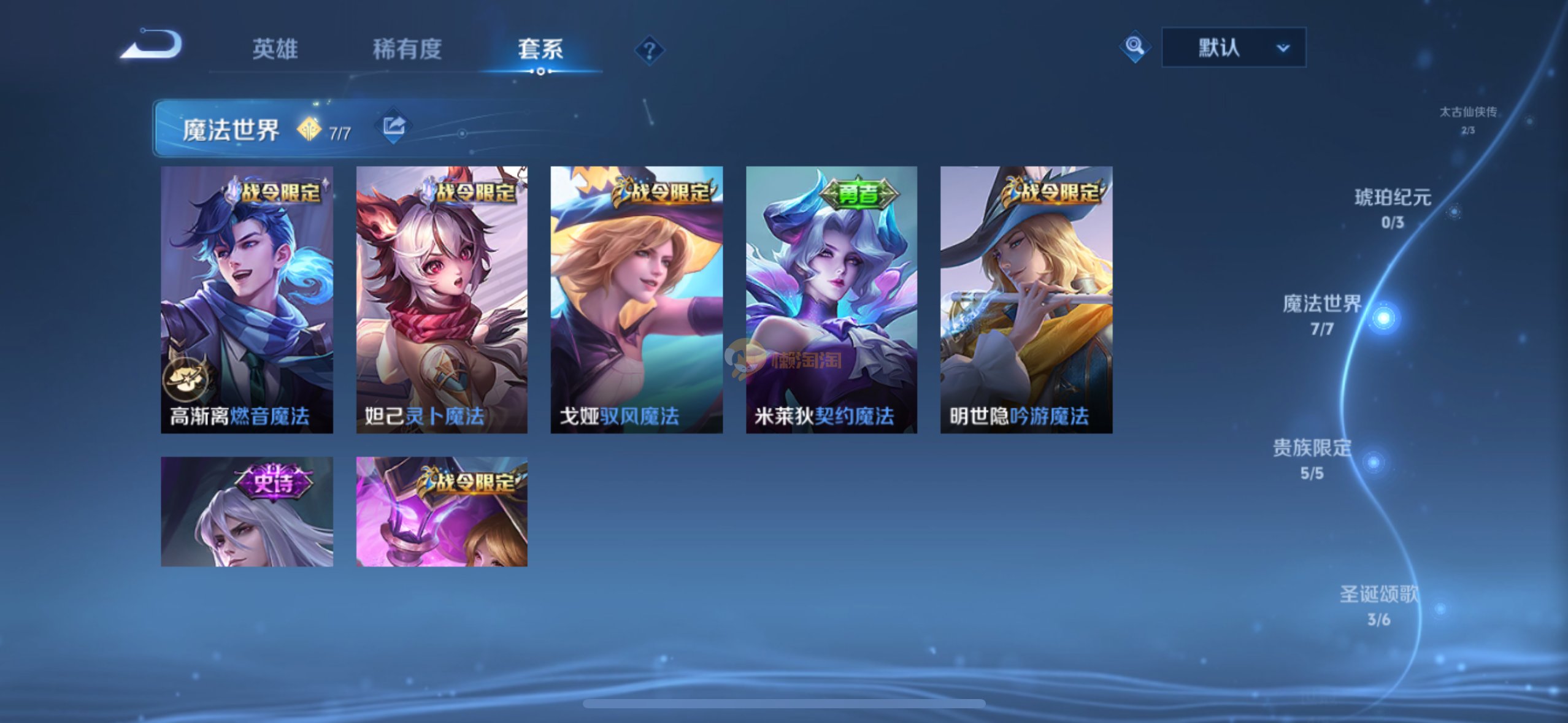Jump to the 太古仙侠传 series
1568x723 pixels.
(x=1468, y=119)
